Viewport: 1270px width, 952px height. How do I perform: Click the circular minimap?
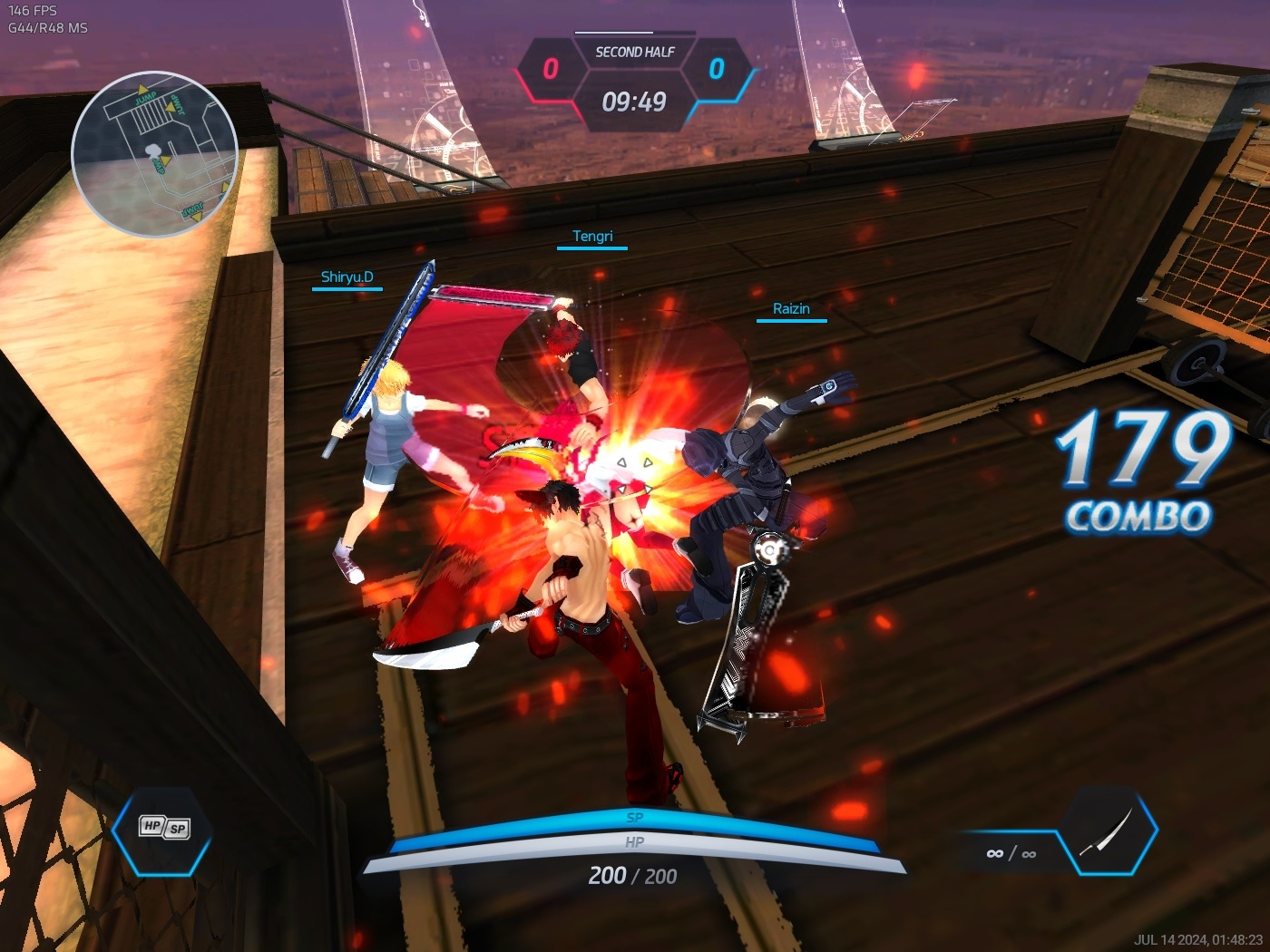154,154
